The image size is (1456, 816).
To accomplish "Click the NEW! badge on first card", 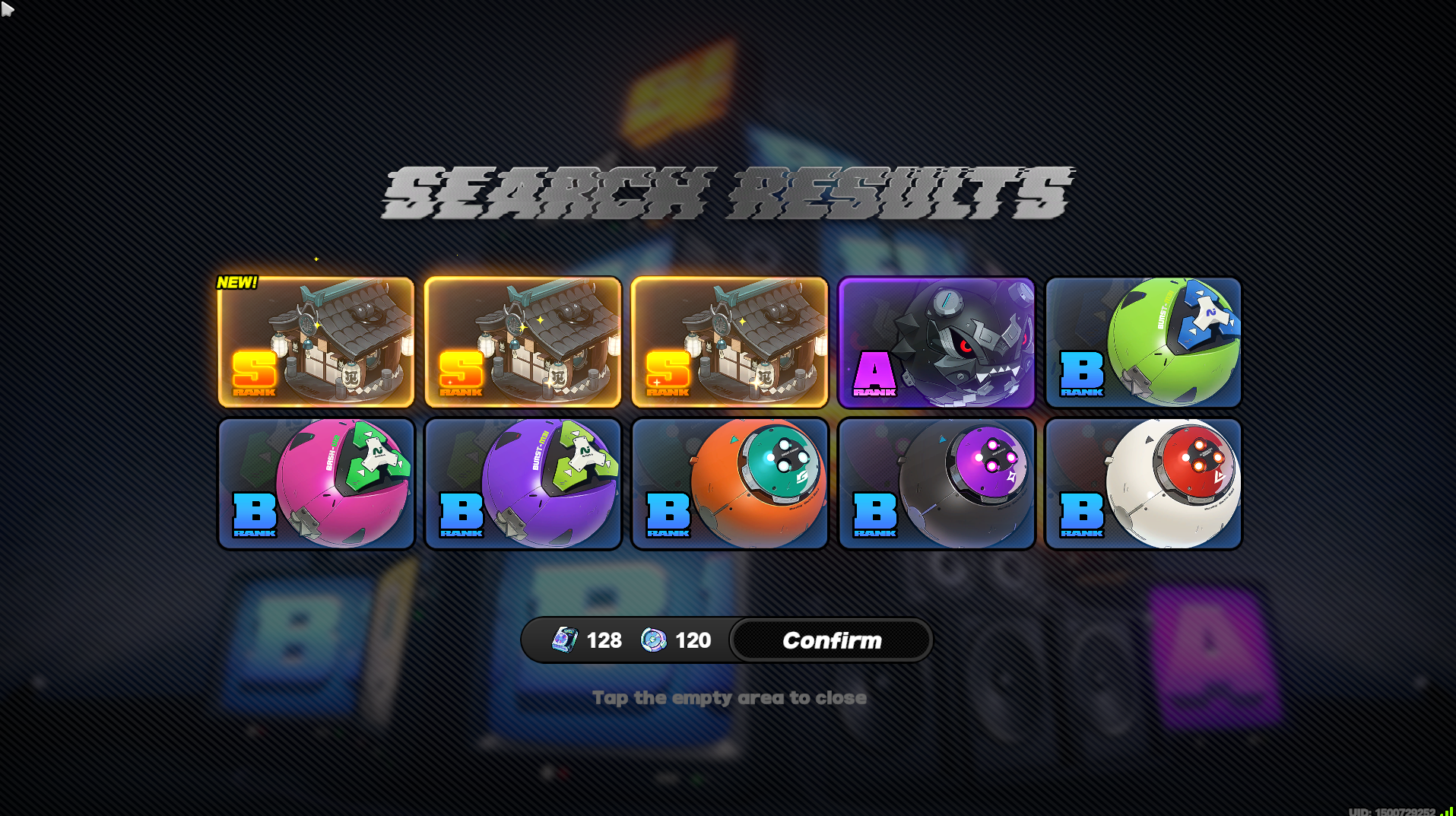I will (236, 281).
